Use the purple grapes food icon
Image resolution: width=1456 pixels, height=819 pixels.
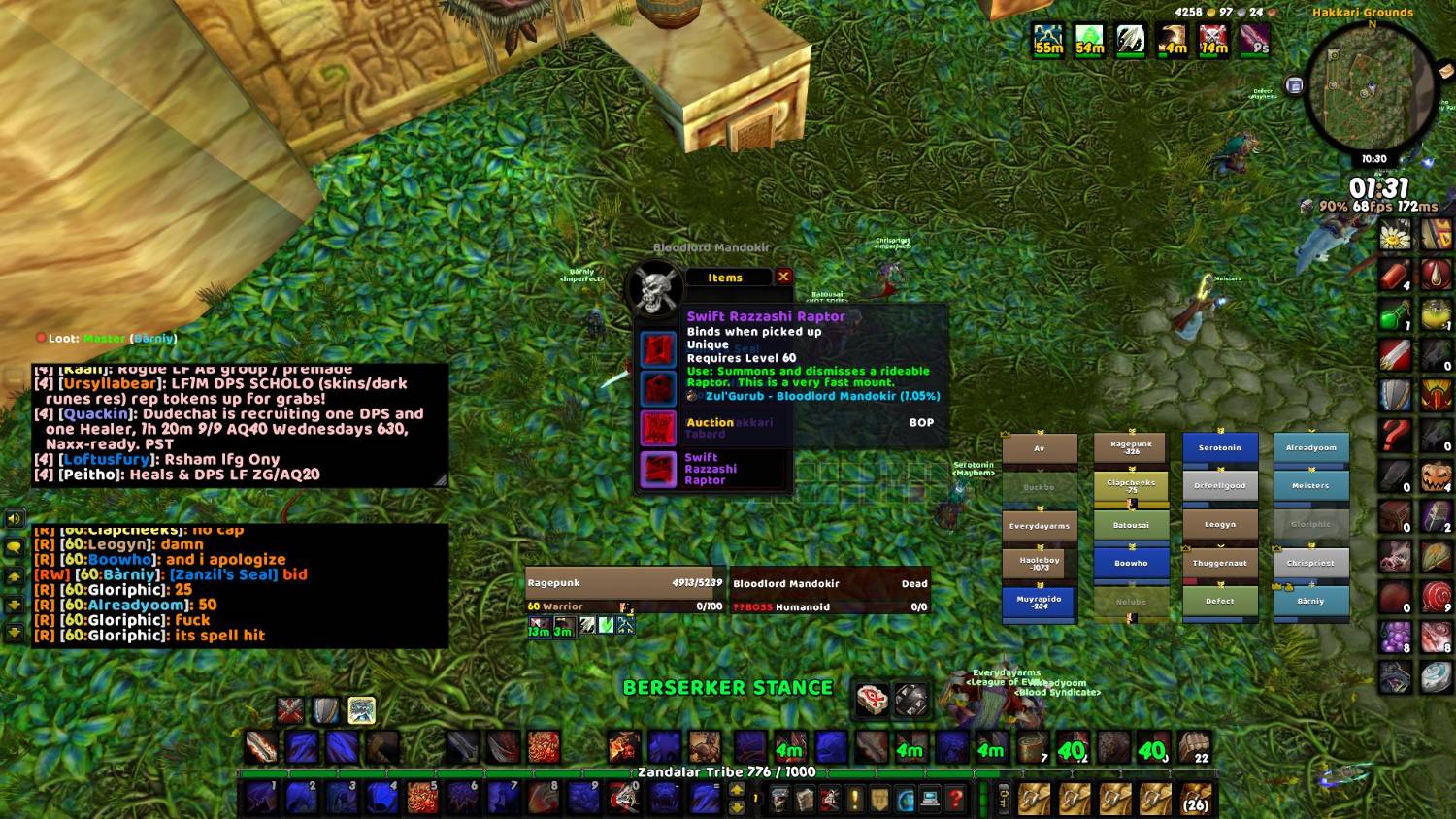point(1395,637)
